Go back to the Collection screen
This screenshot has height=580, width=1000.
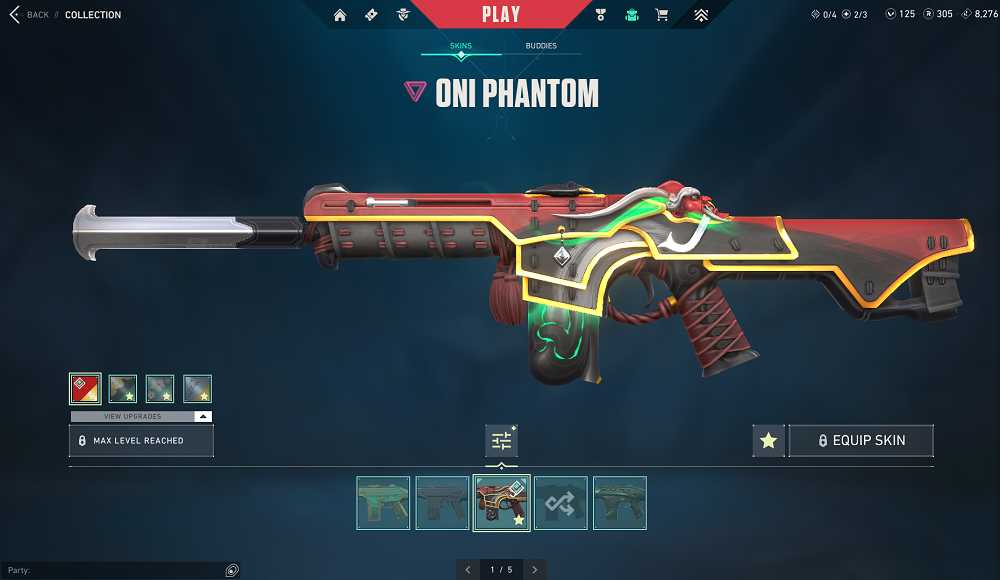(28, 15)
